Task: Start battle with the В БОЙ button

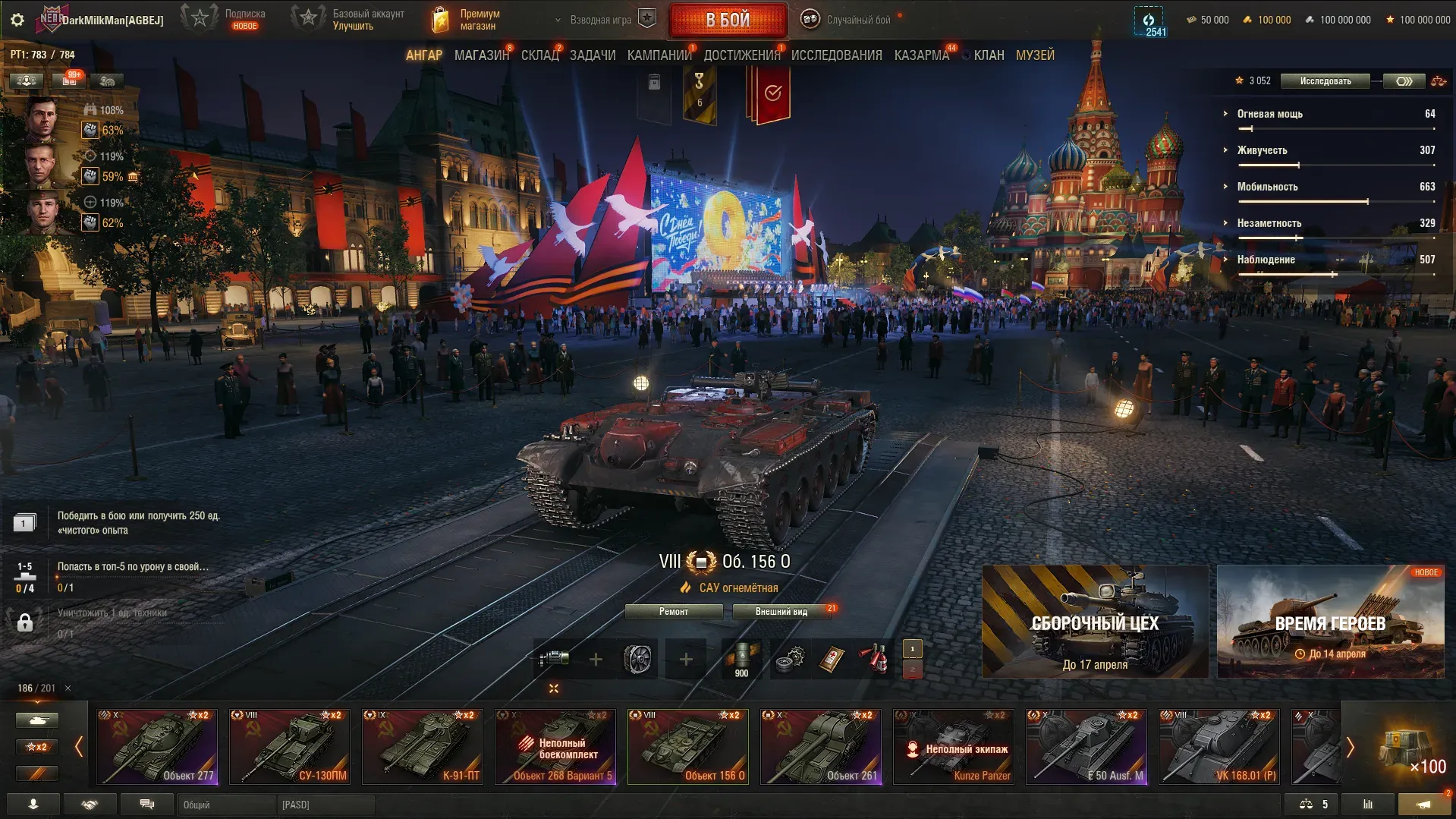Action: 728,20
